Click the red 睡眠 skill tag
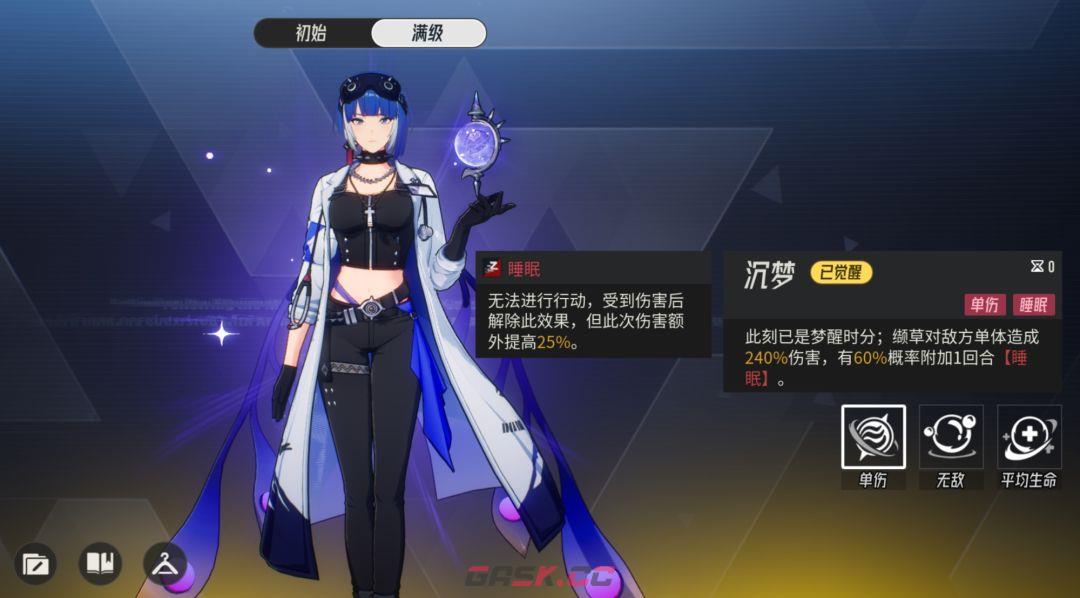1080x598 pixels. 1036,305
